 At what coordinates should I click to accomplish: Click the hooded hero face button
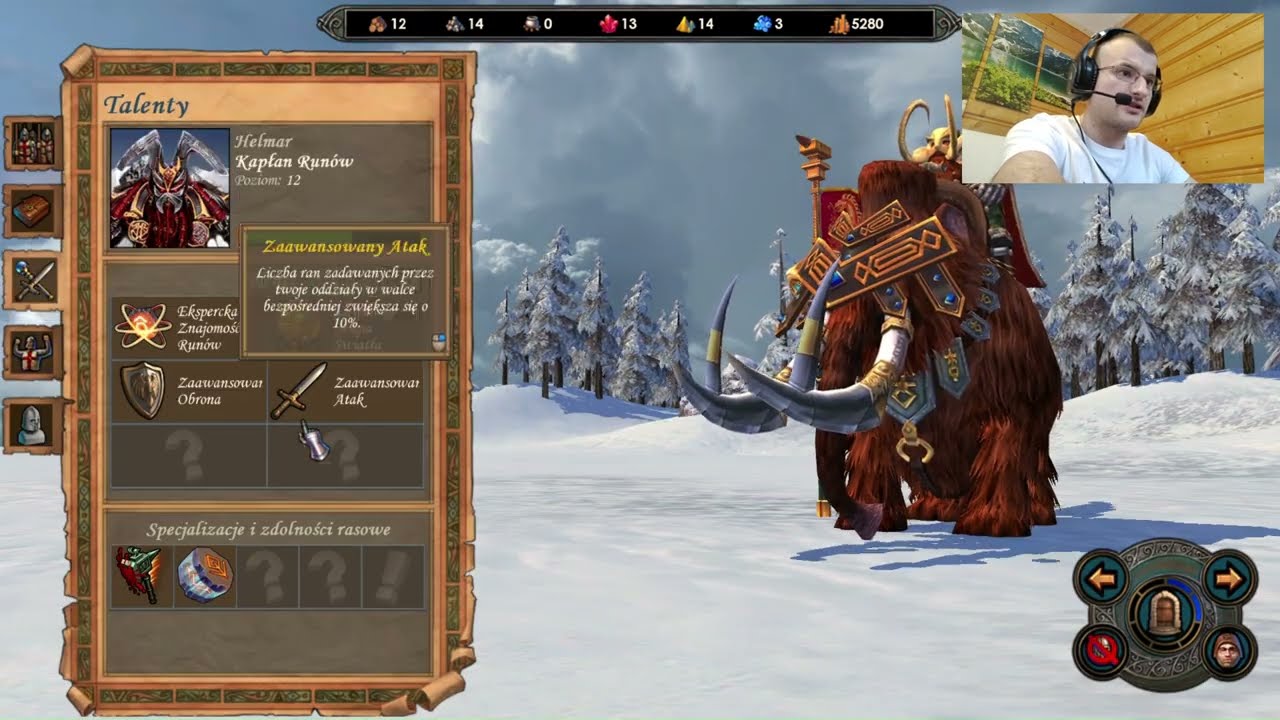click(x=1227, y=652)
